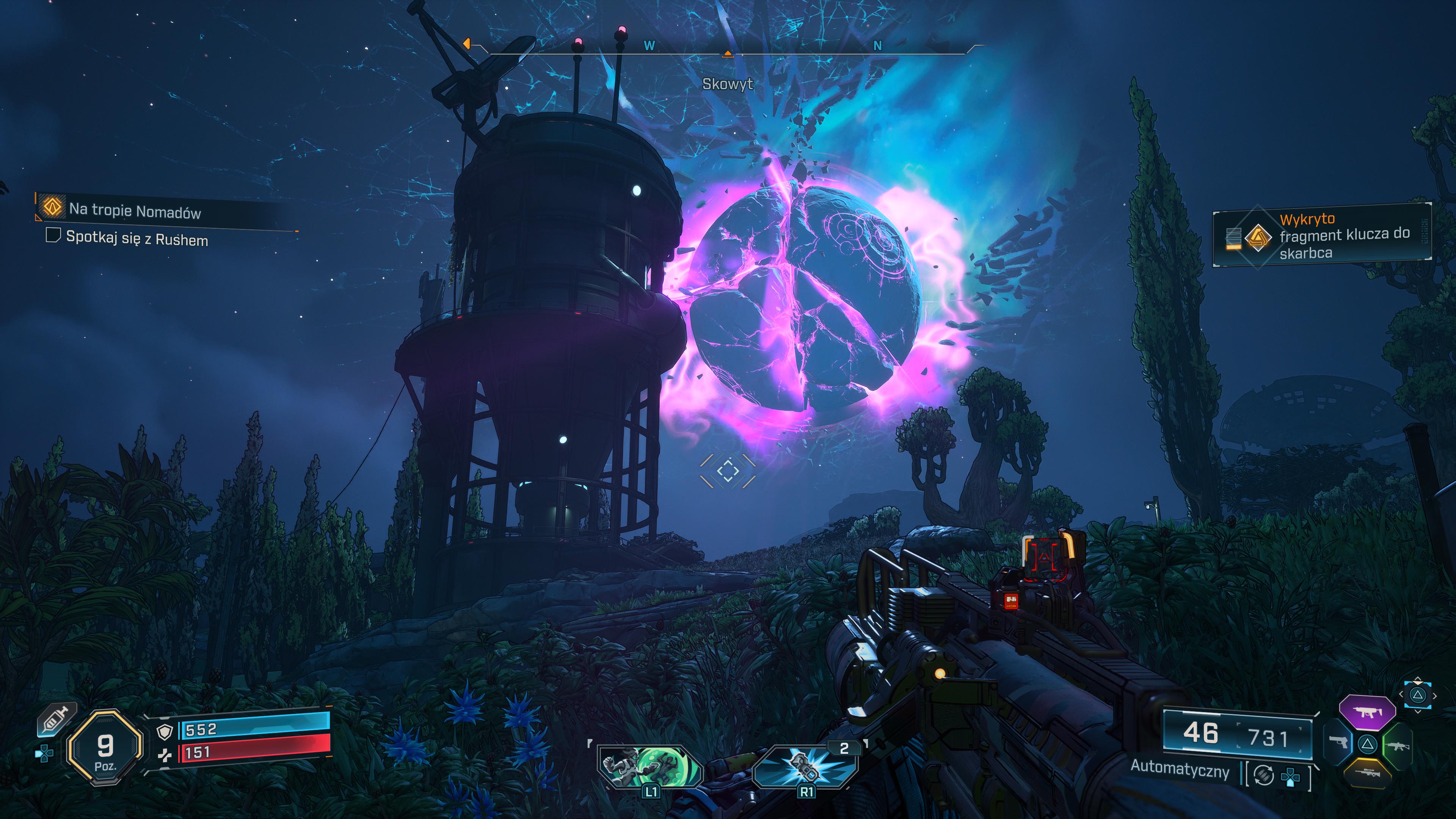Image resolution: width=1456 pixels, height=819 pixels.
Task: Choose the orange sniper rifle slot
Action: point(1368,772)
